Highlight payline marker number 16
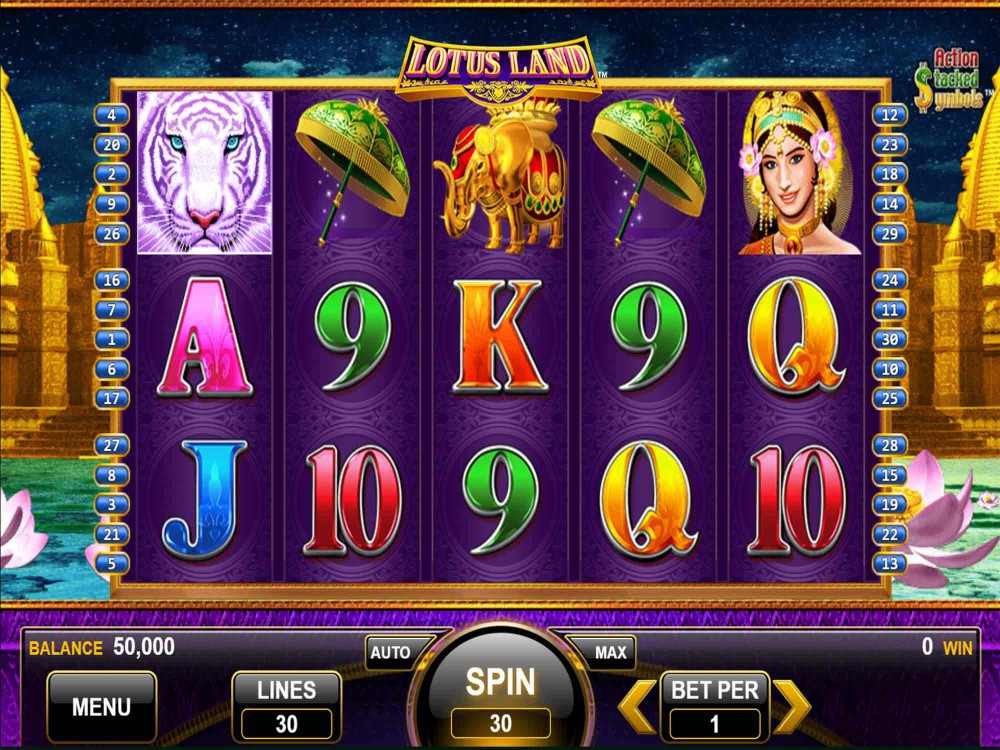The width and height of the screenshot is (1000, 750). tap(112, 280)
